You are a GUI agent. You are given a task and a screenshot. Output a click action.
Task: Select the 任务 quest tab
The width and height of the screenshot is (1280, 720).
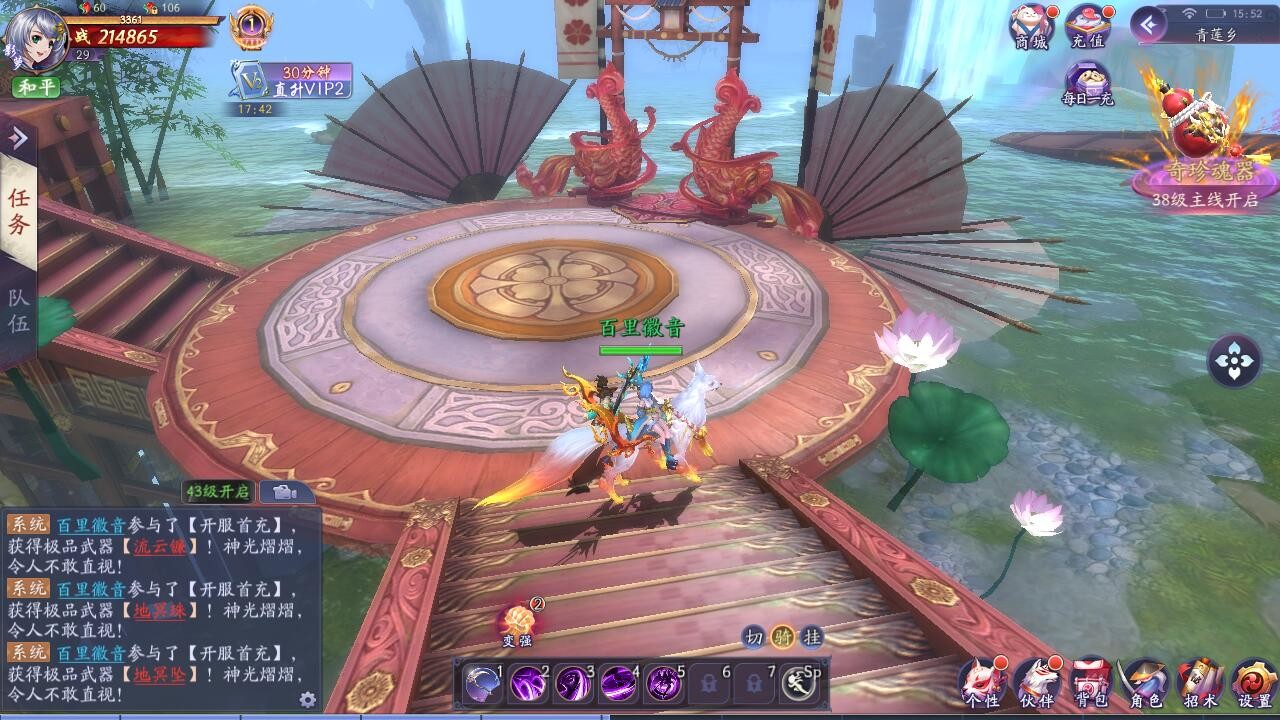tap(20, 208)
